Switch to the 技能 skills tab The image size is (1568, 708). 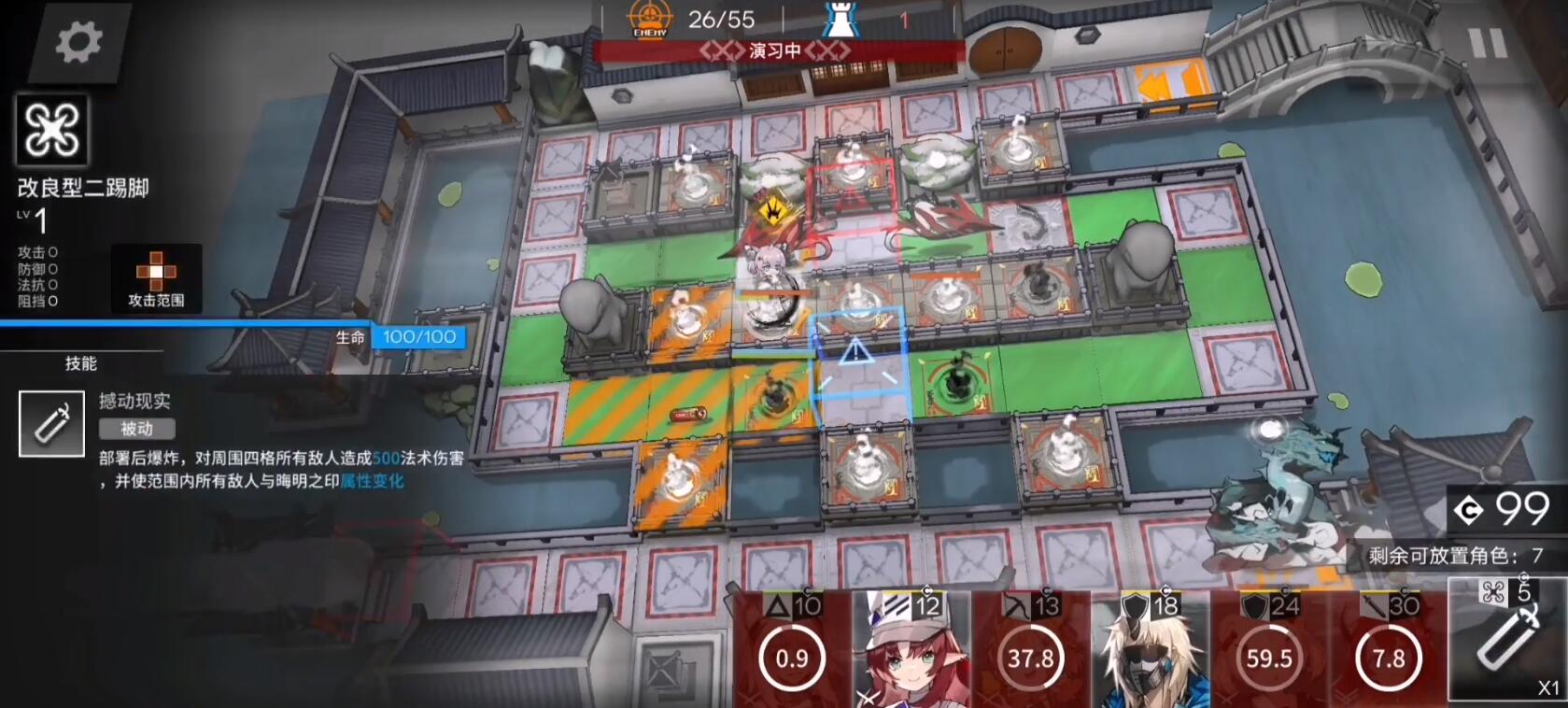click(82, 363)
